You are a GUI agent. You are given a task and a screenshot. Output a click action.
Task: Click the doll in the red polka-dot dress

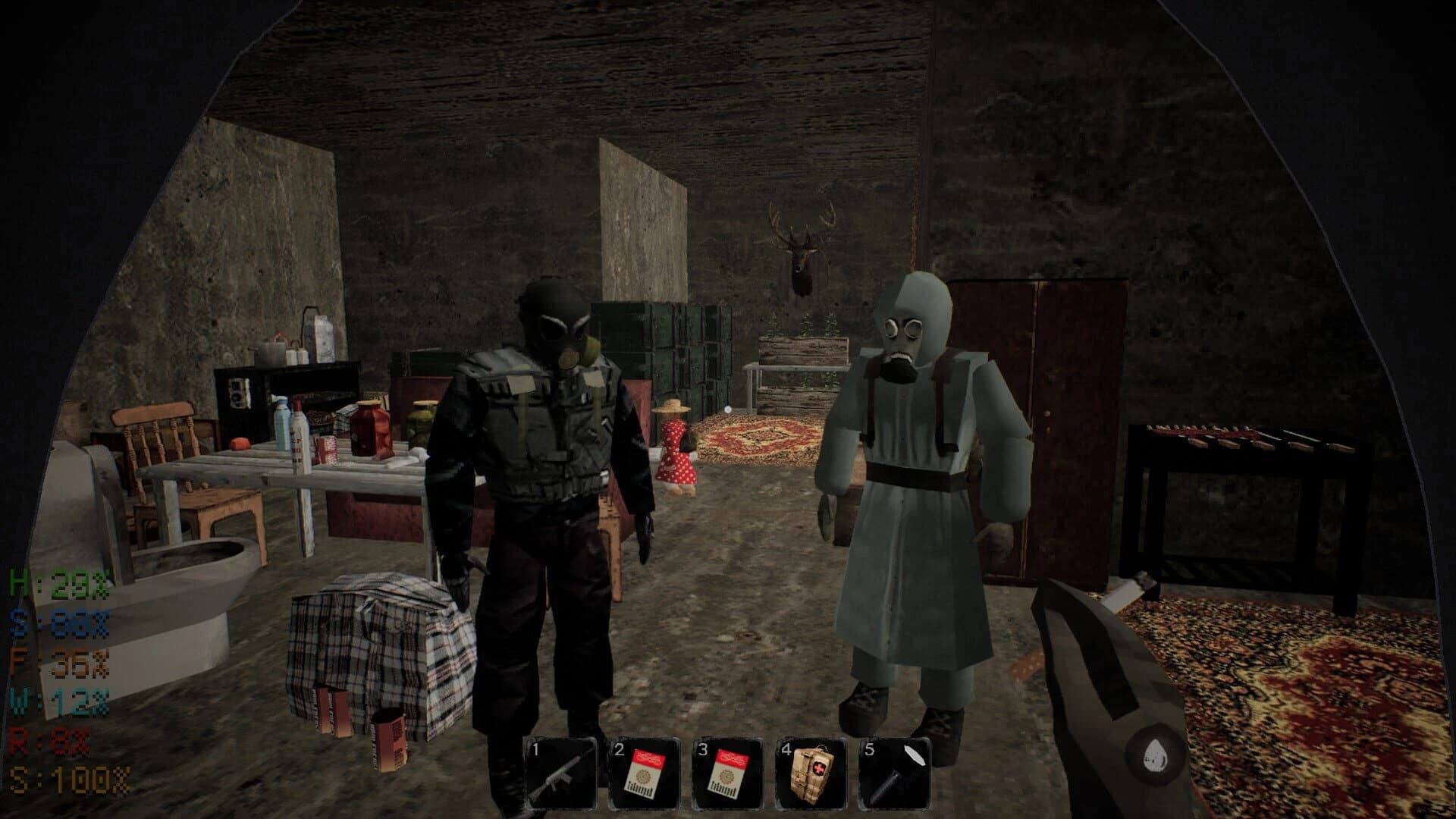tap(675, 447)
